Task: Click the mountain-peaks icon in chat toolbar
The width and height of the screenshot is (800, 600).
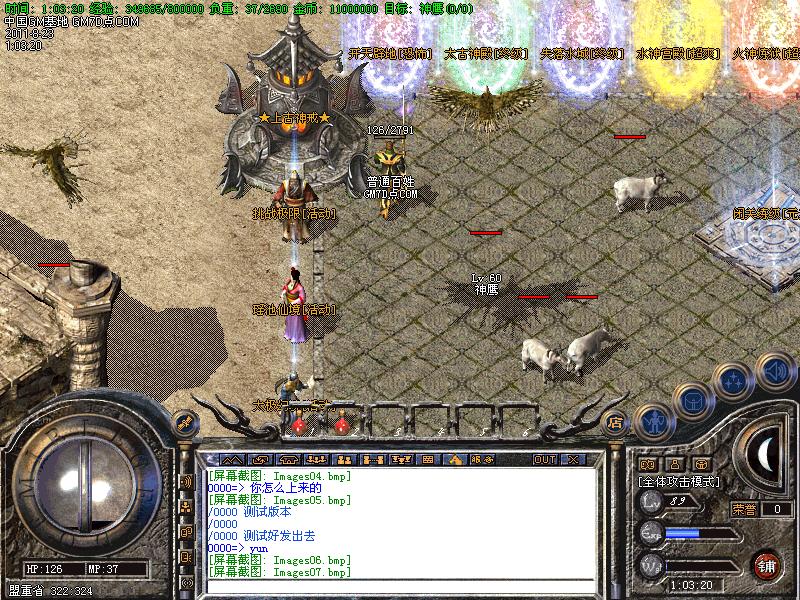Action: coord(233,460)
